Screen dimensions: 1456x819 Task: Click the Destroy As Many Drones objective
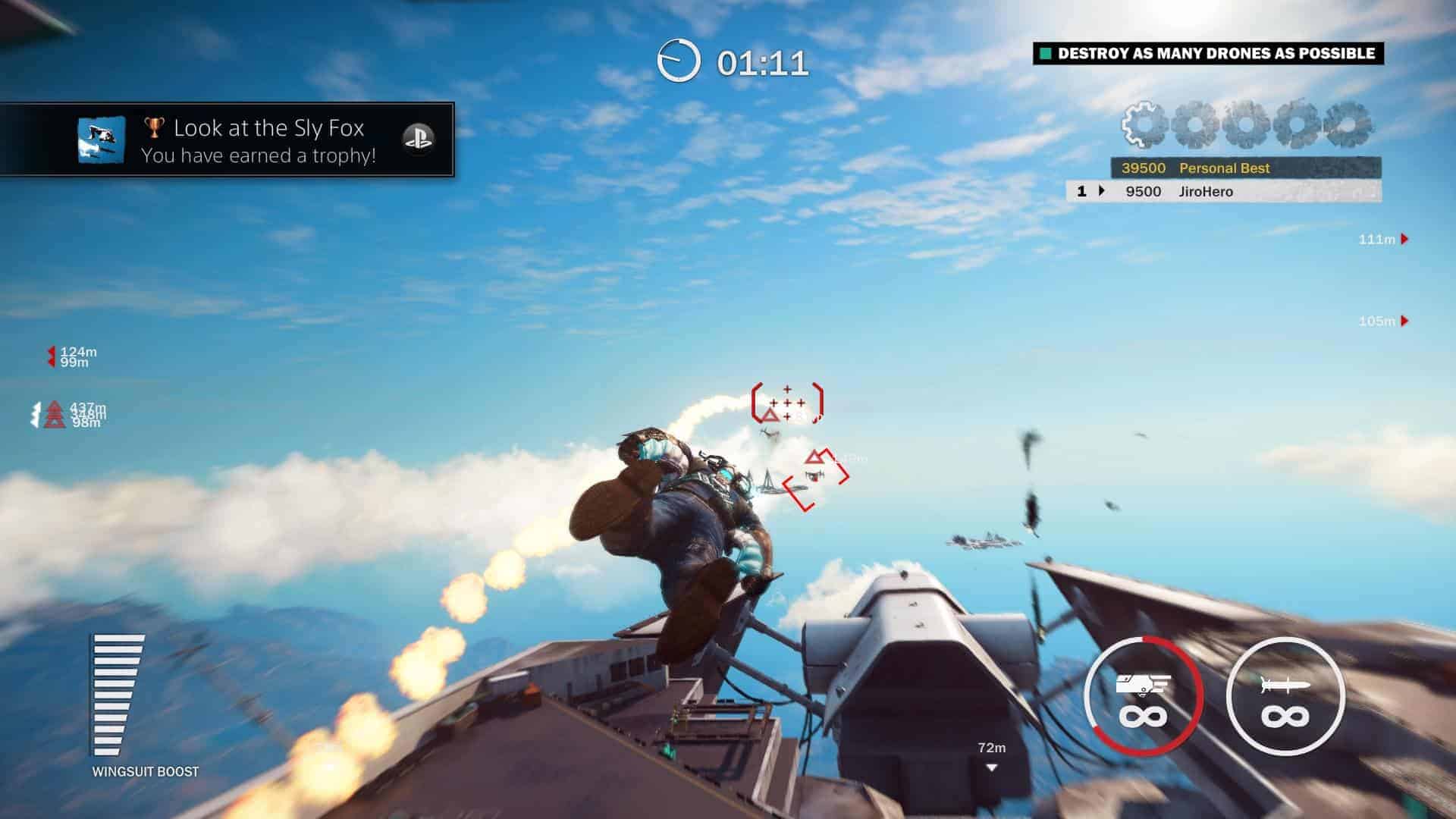coord(1208,53)
